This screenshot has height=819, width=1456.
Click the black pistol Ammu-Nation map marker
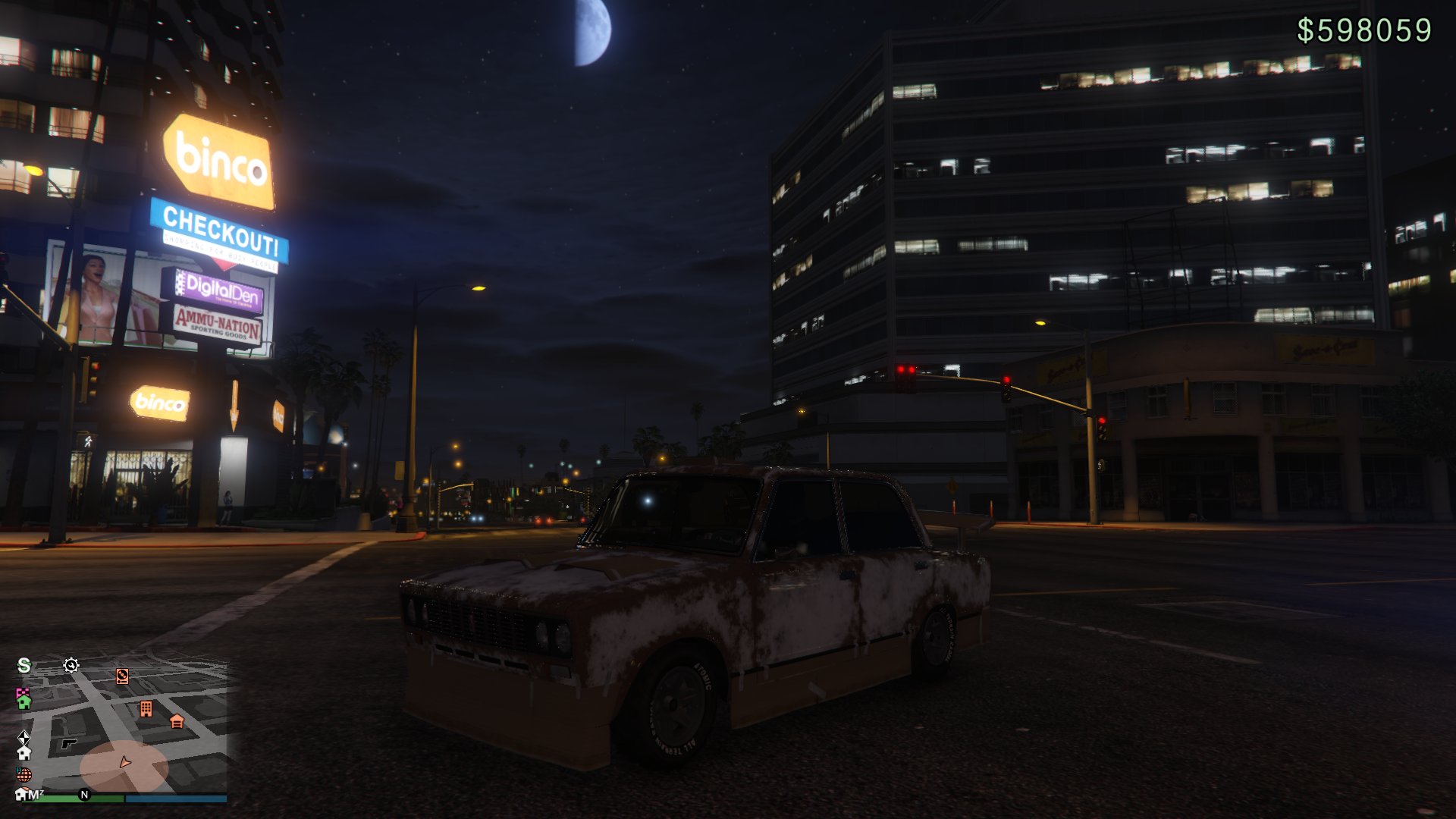click(x=69, y=744)
